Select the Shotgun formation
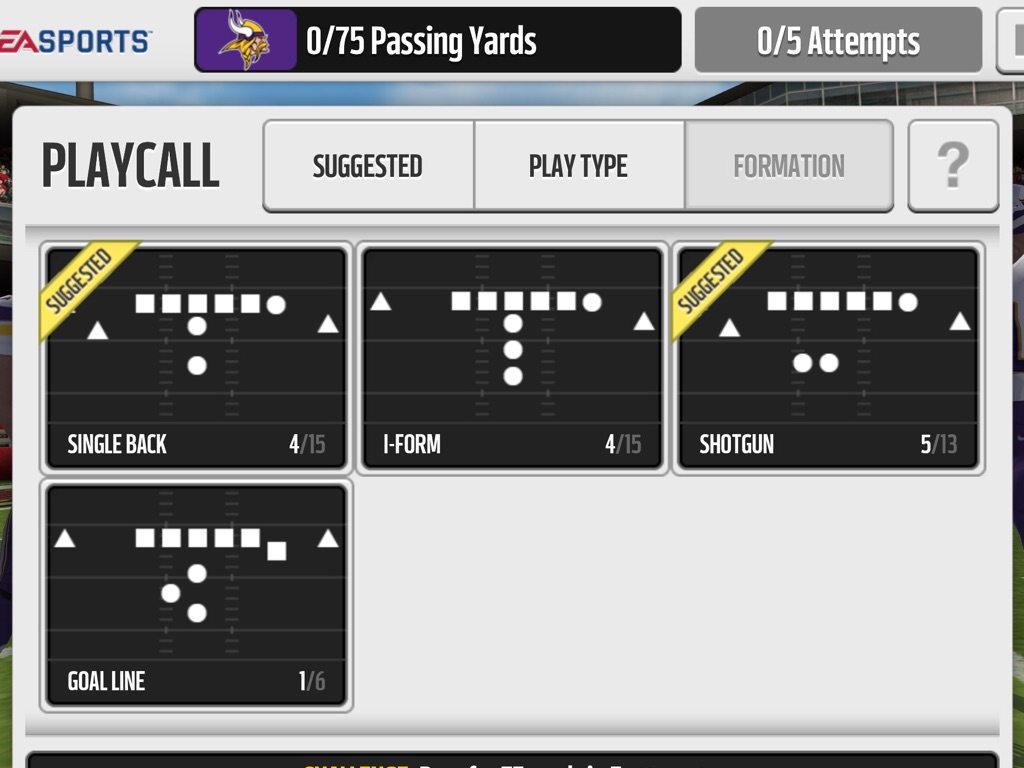 coord(828,358)
